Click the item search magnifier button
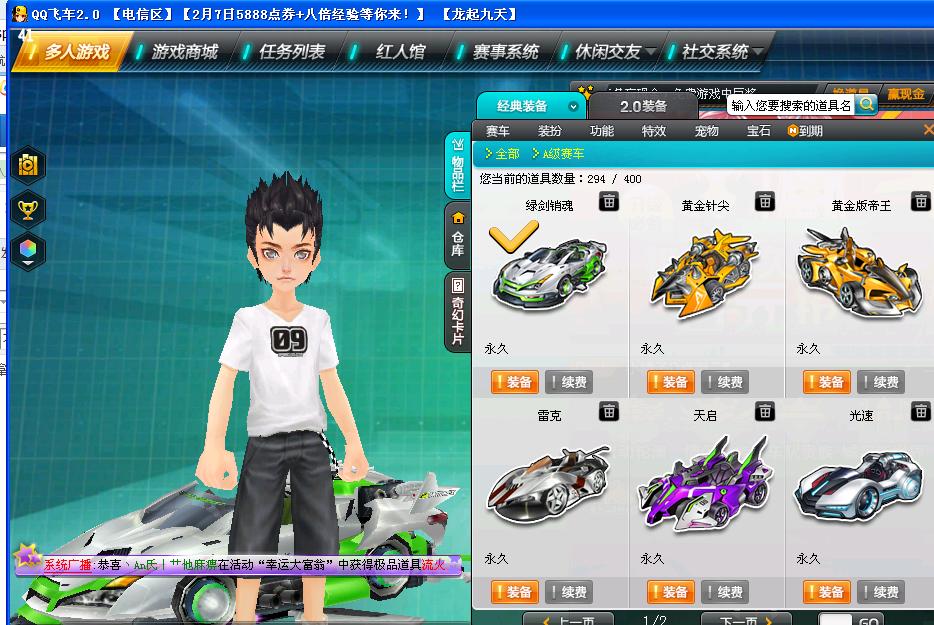This screenshot has width=934, height=625. [x=866, y=103]
